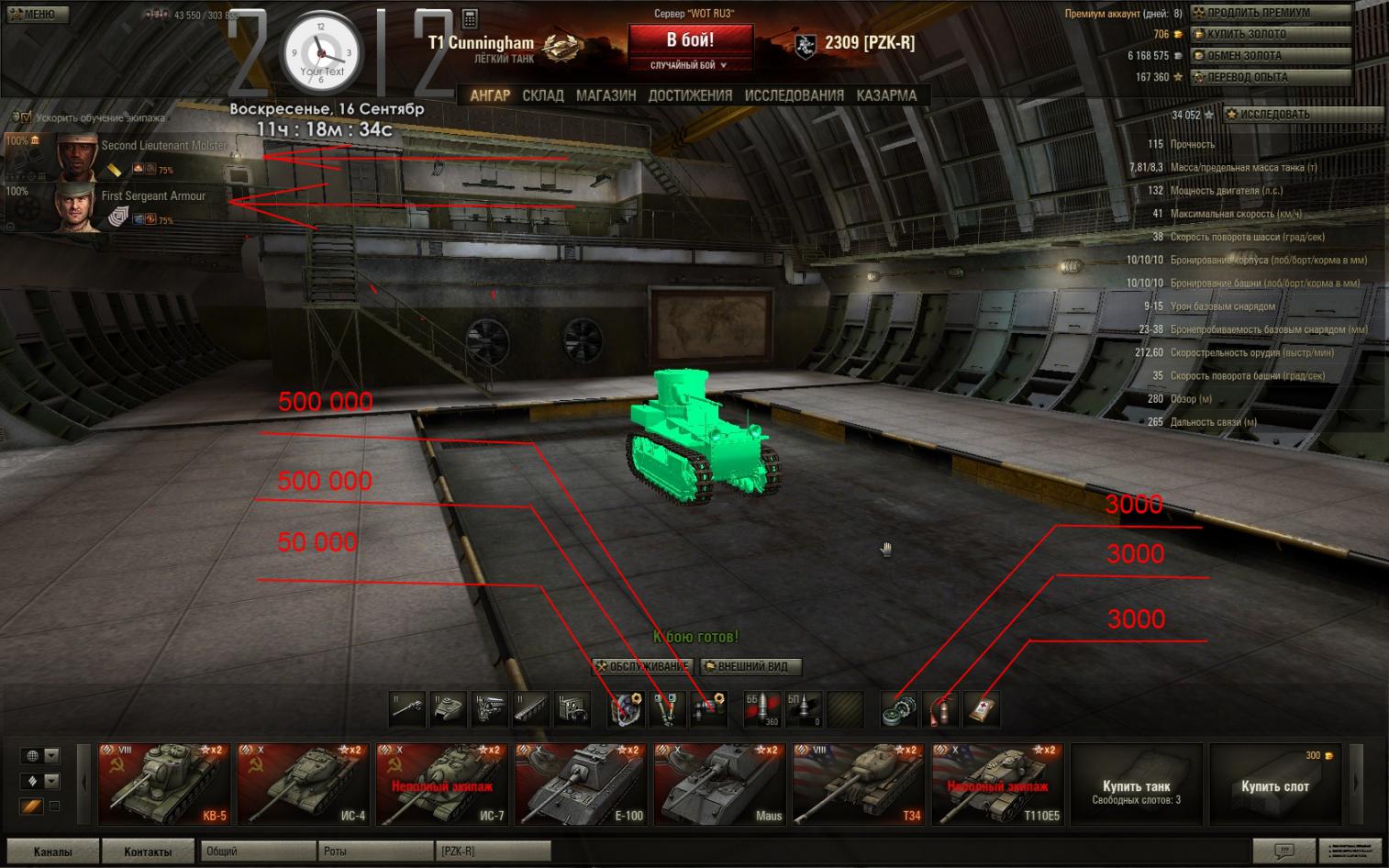Screen dimensions: 1389x868
Task: Click Купить танк slot
Action: pyautogui.click(x=1136, y=786)
